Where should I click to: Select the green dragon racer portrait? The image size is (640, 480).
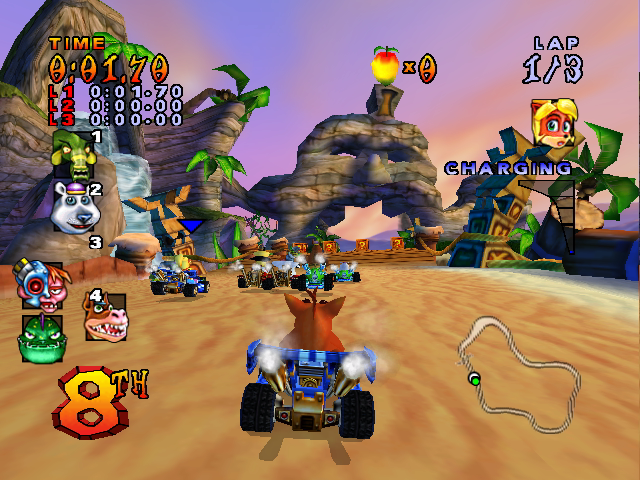39,337
